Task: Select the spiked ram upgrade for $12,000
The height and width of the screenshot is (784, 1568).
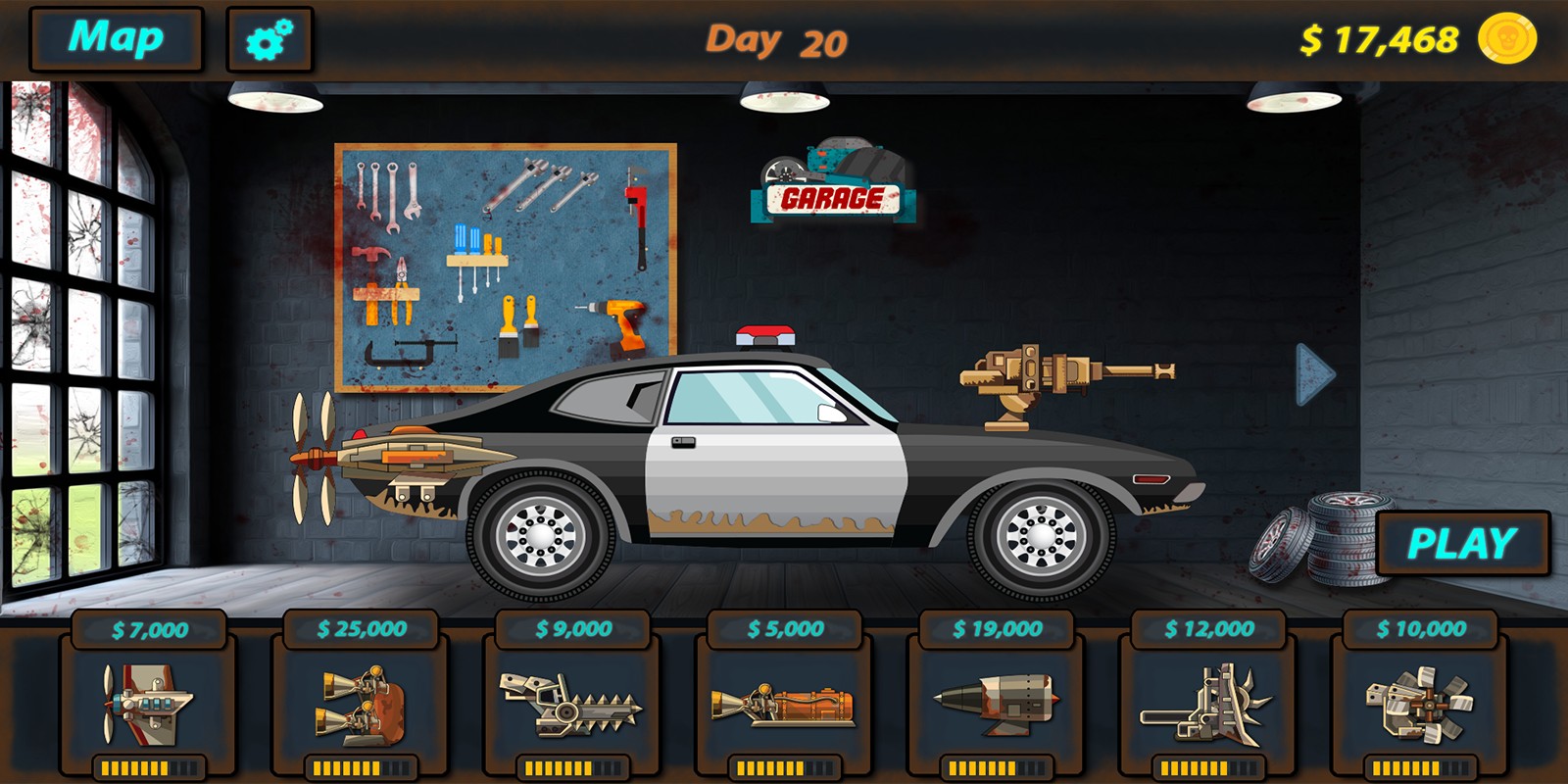Action: 1212,706
